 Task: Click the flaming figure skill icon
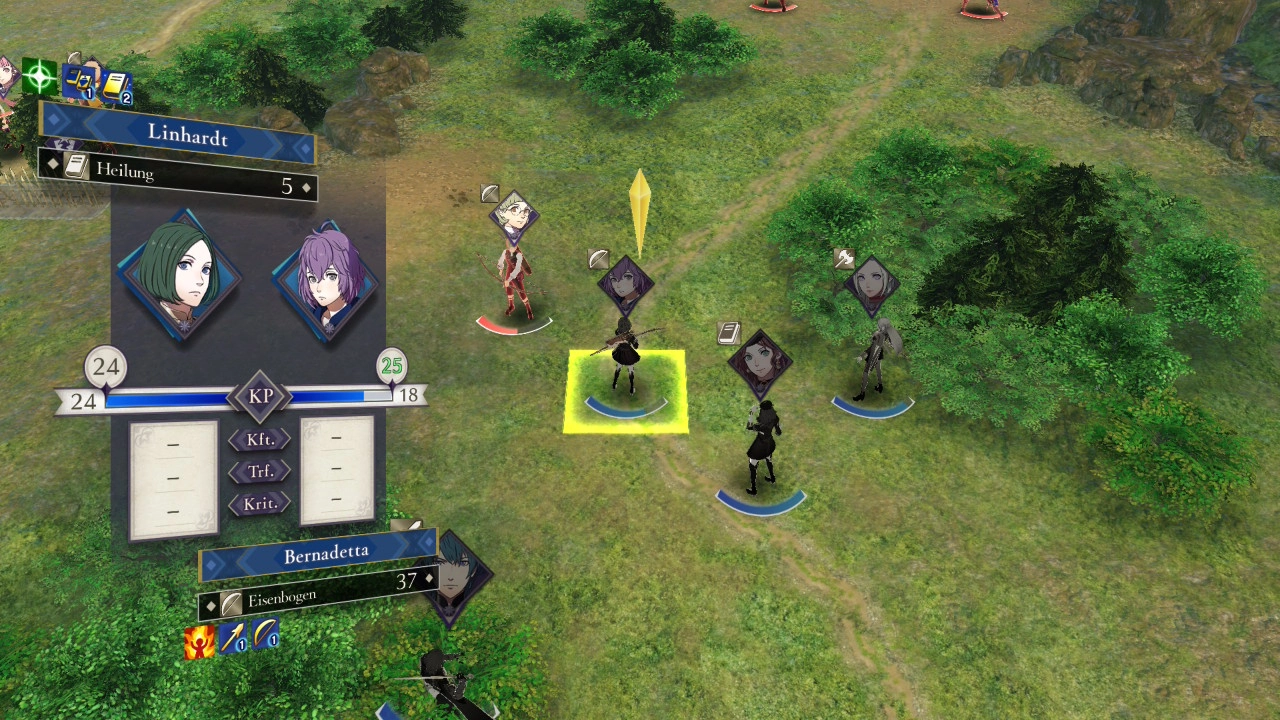tap(199, 642)
